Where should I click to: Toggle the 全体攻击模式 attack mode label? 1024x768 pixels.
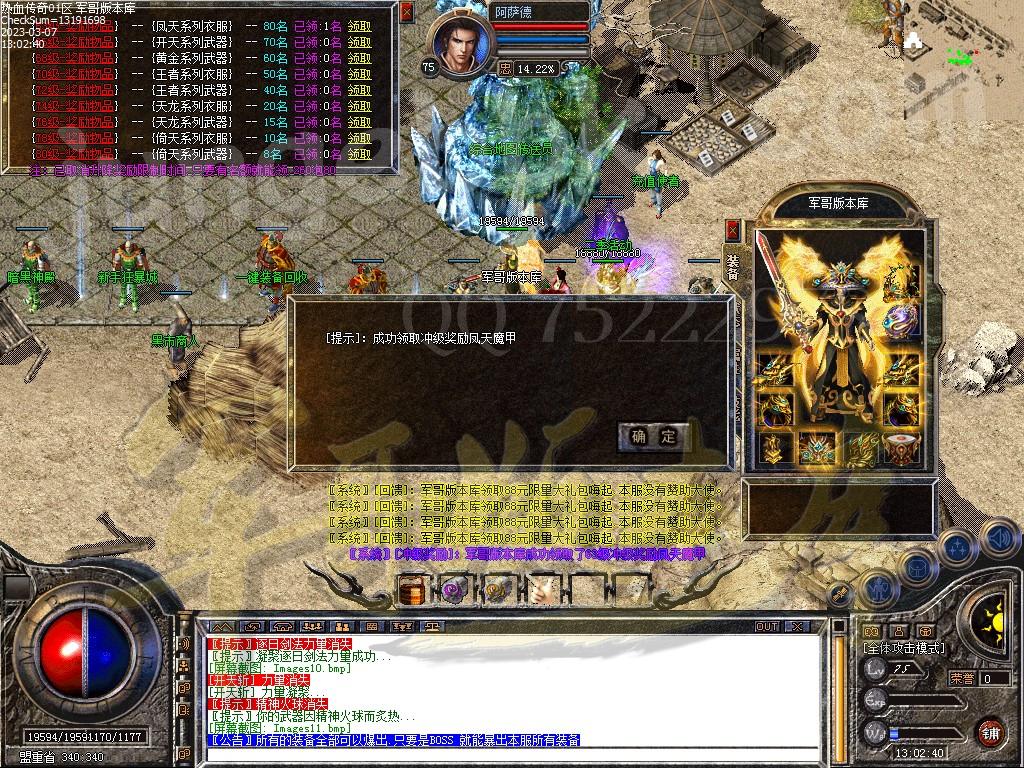(904, 649)
